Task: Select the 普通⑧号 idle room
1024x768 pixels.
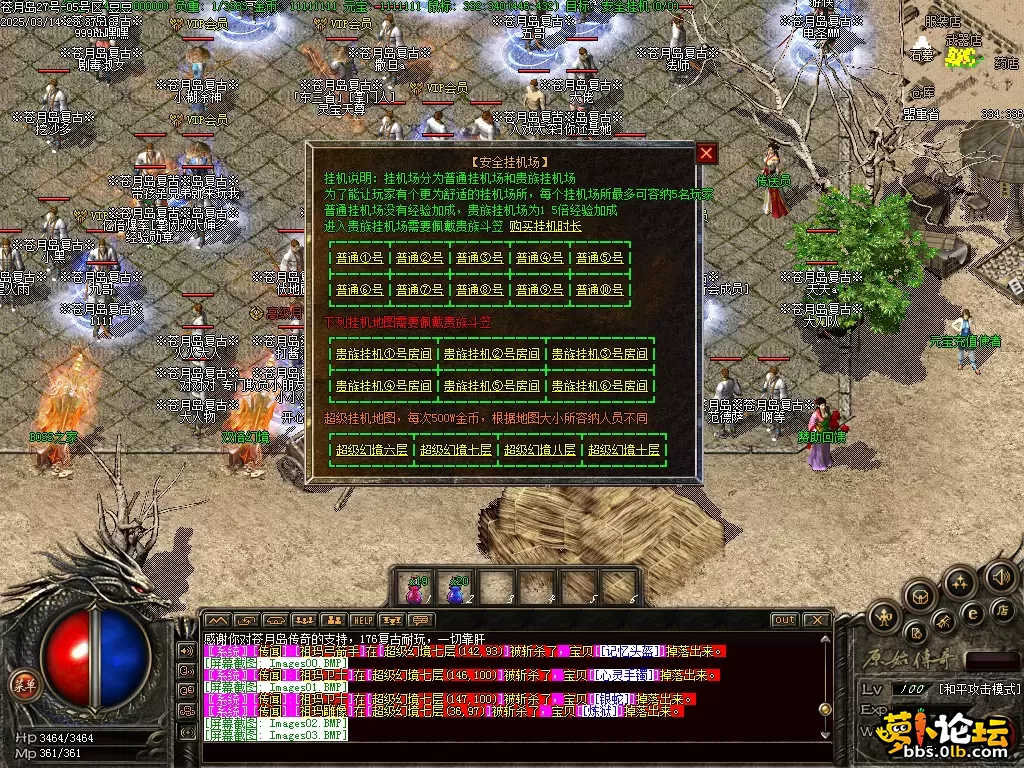Action: (480, 290)
